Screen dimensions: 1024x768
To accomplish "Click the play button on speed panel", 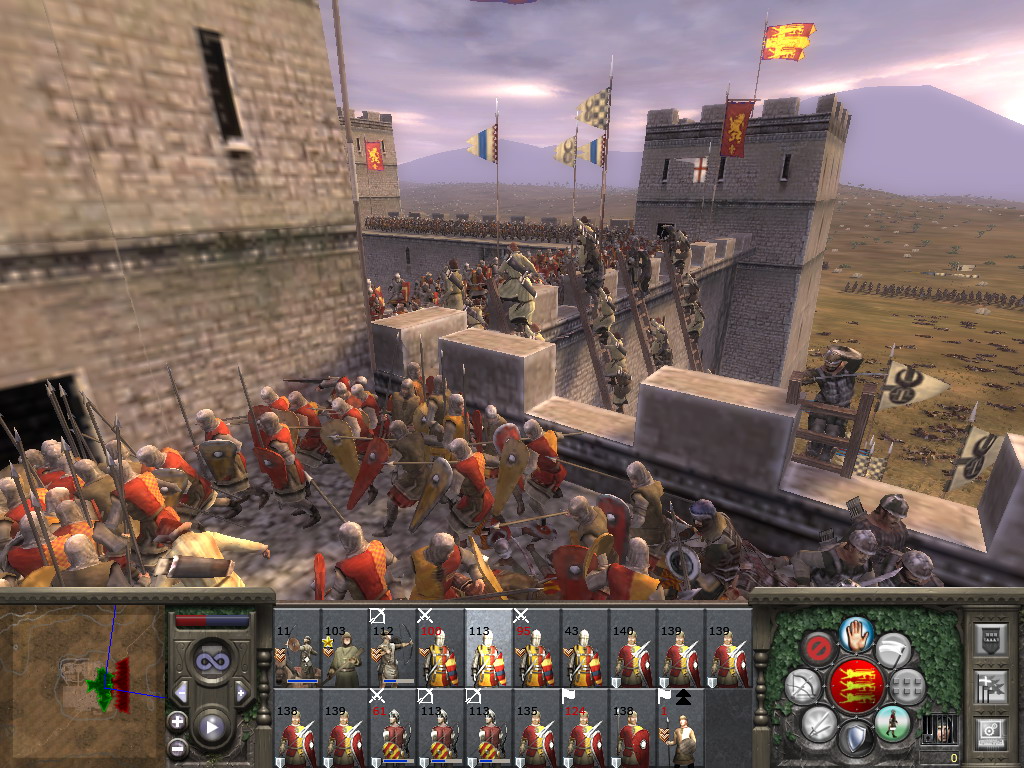I will (211, 726).
